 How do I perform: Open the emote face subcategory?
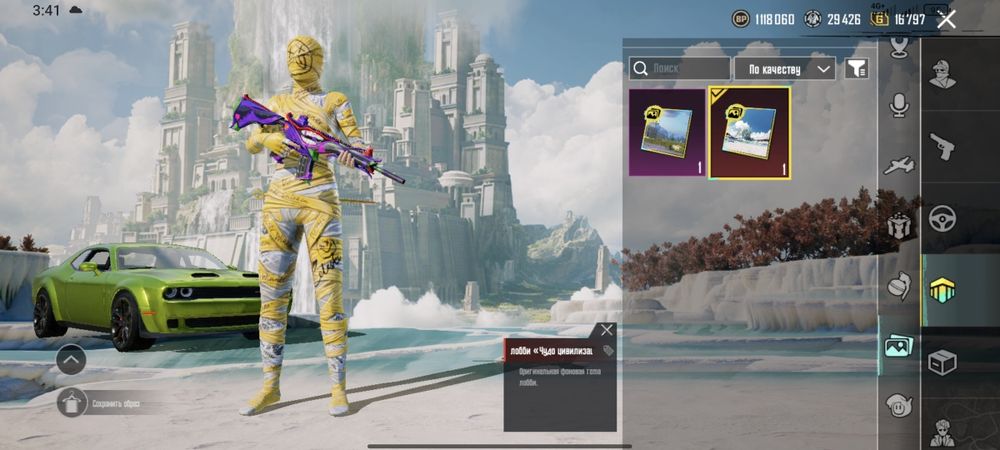point(900,405)
